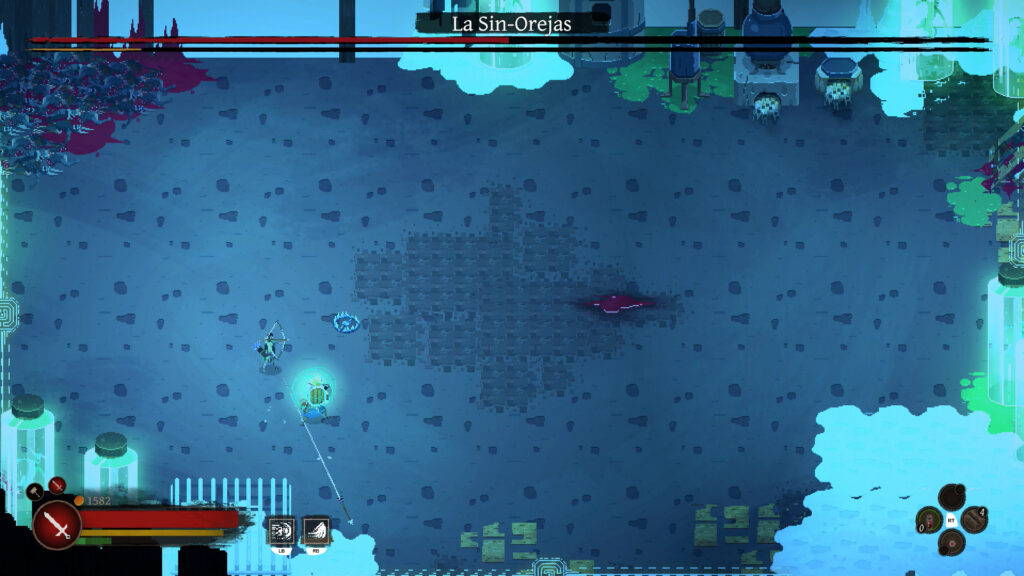Screen dimensions: 1024x576
Task: Select the right item slot showing 4
Action: coord(974,520)
